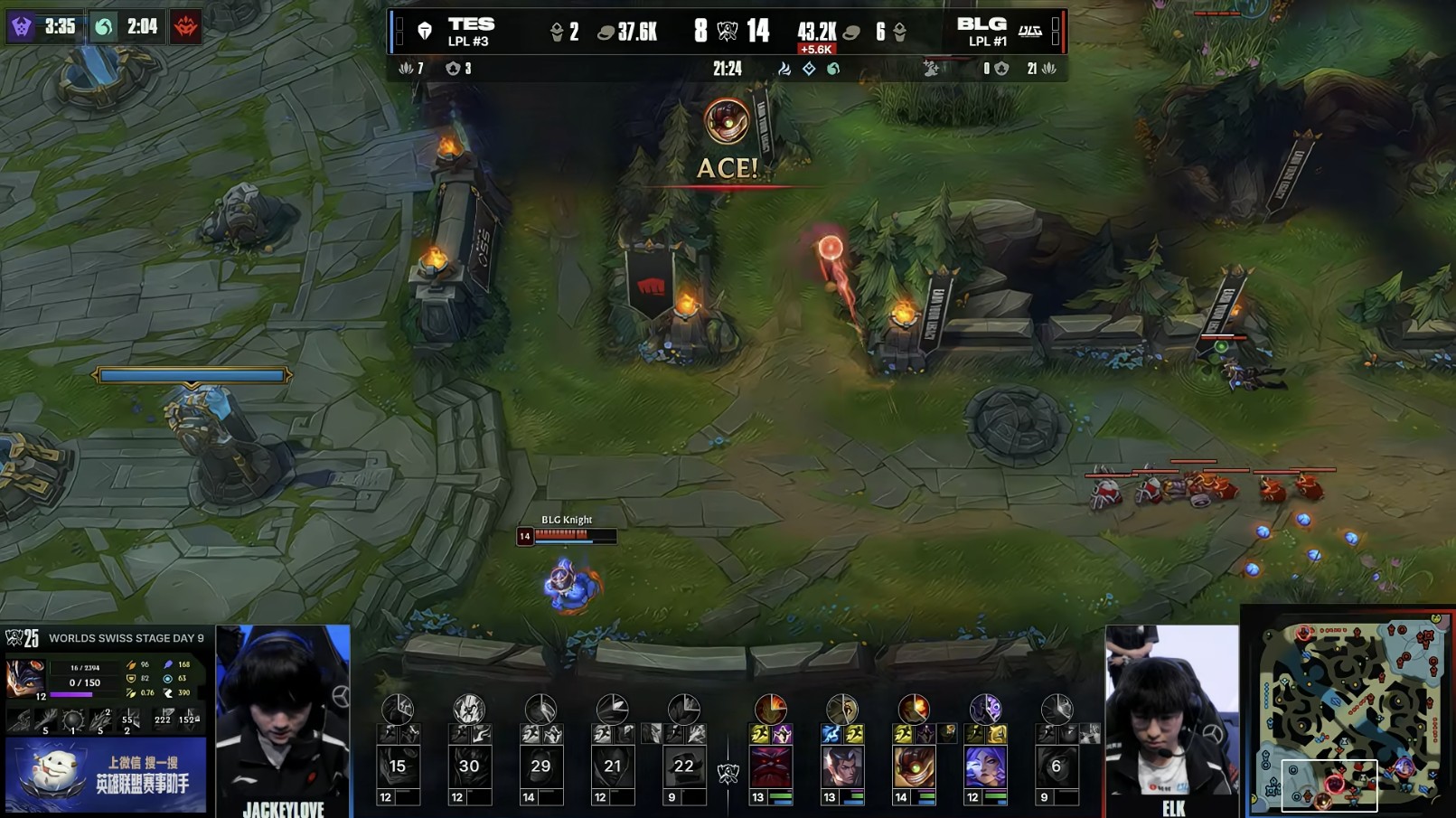Click the blue Smite summoner spell icon
1456x818 pixels.
click(831, 734)
